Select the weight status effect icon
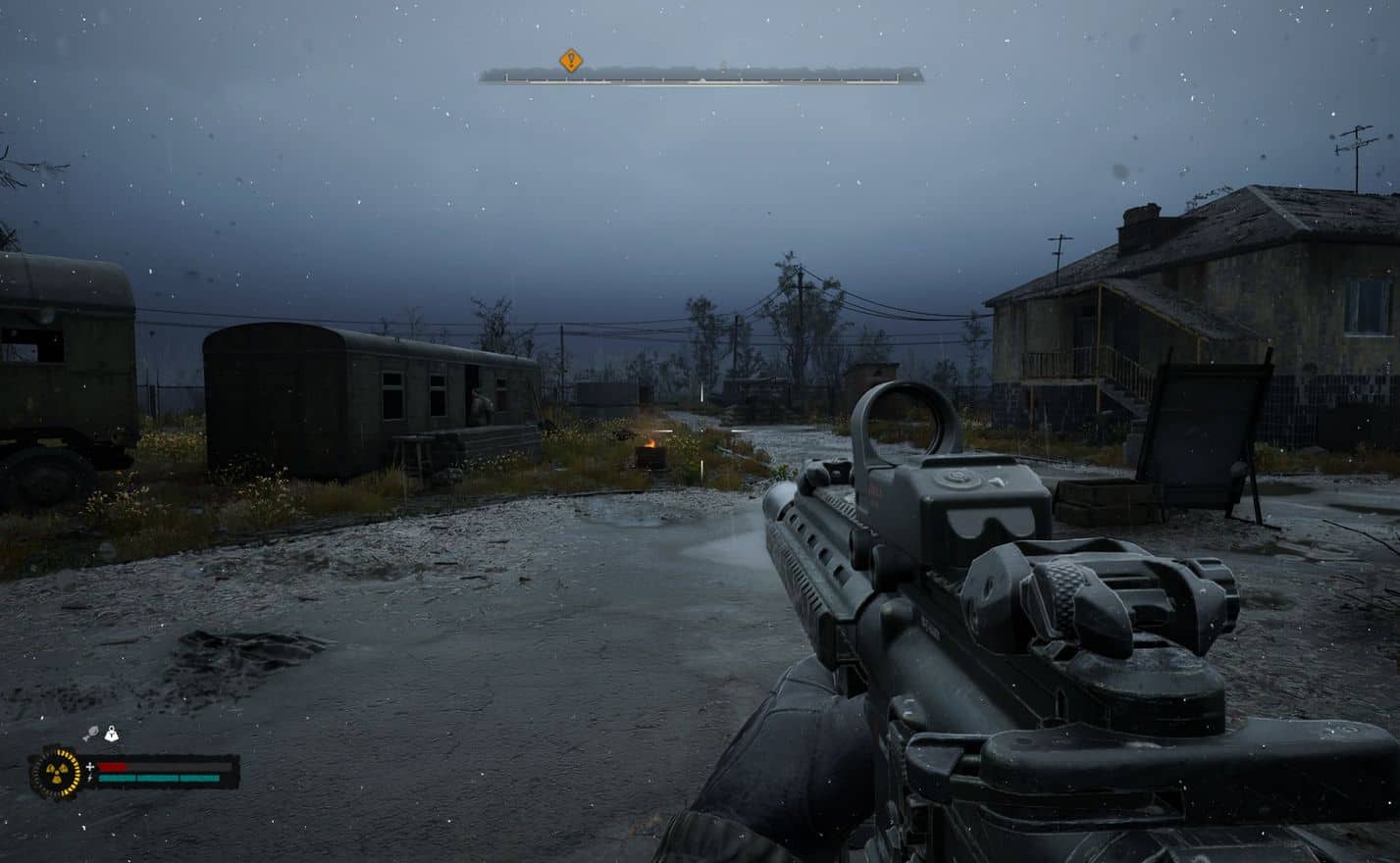The image size is (1400, 863). point(111,734)
